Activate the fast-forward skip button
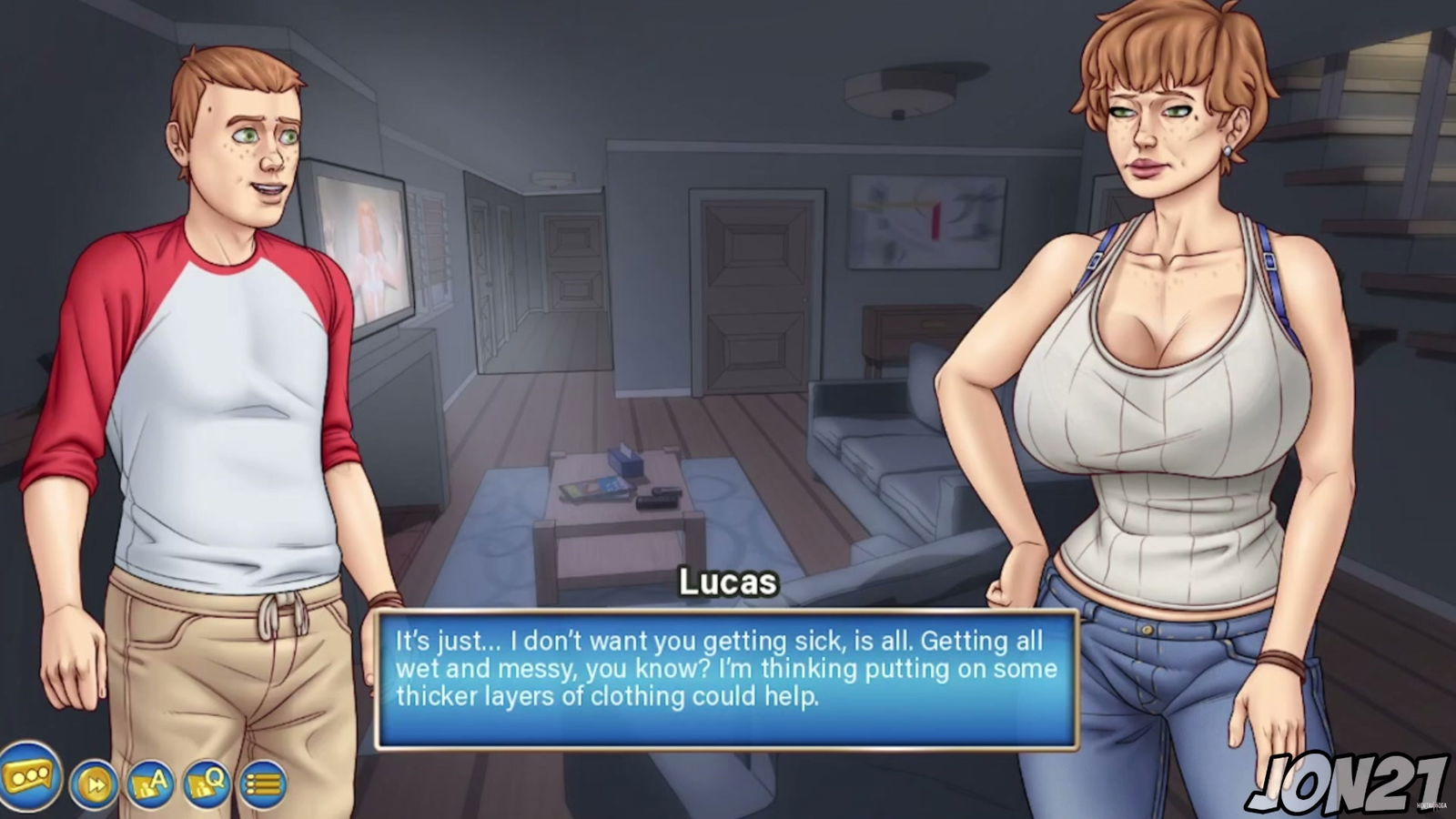Image resolution: width=1456 pixels, height=819 pixels. pyautogui.click(x=95, y=784)
